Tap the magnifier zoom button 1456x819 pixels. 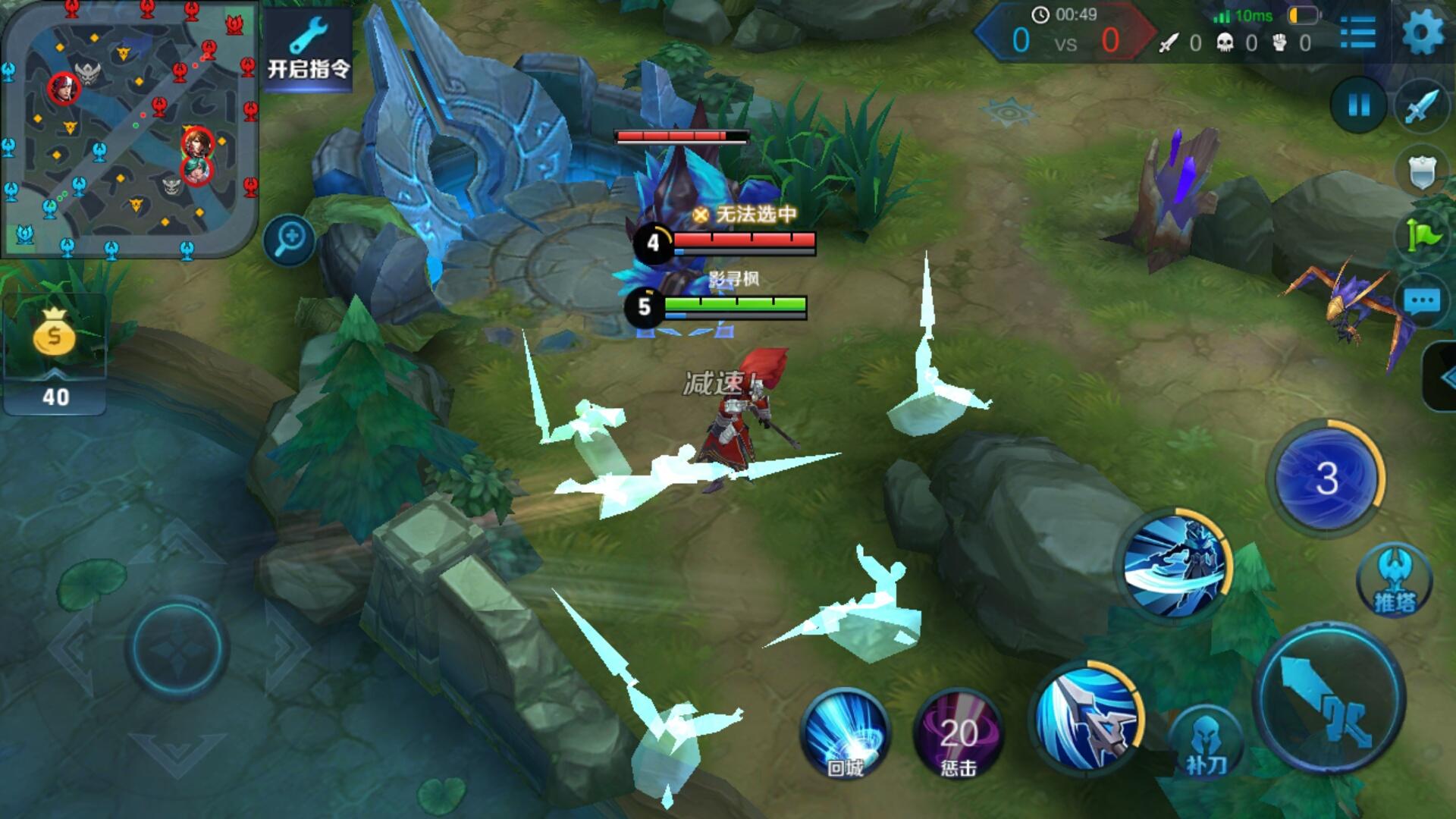pos(290,240)
